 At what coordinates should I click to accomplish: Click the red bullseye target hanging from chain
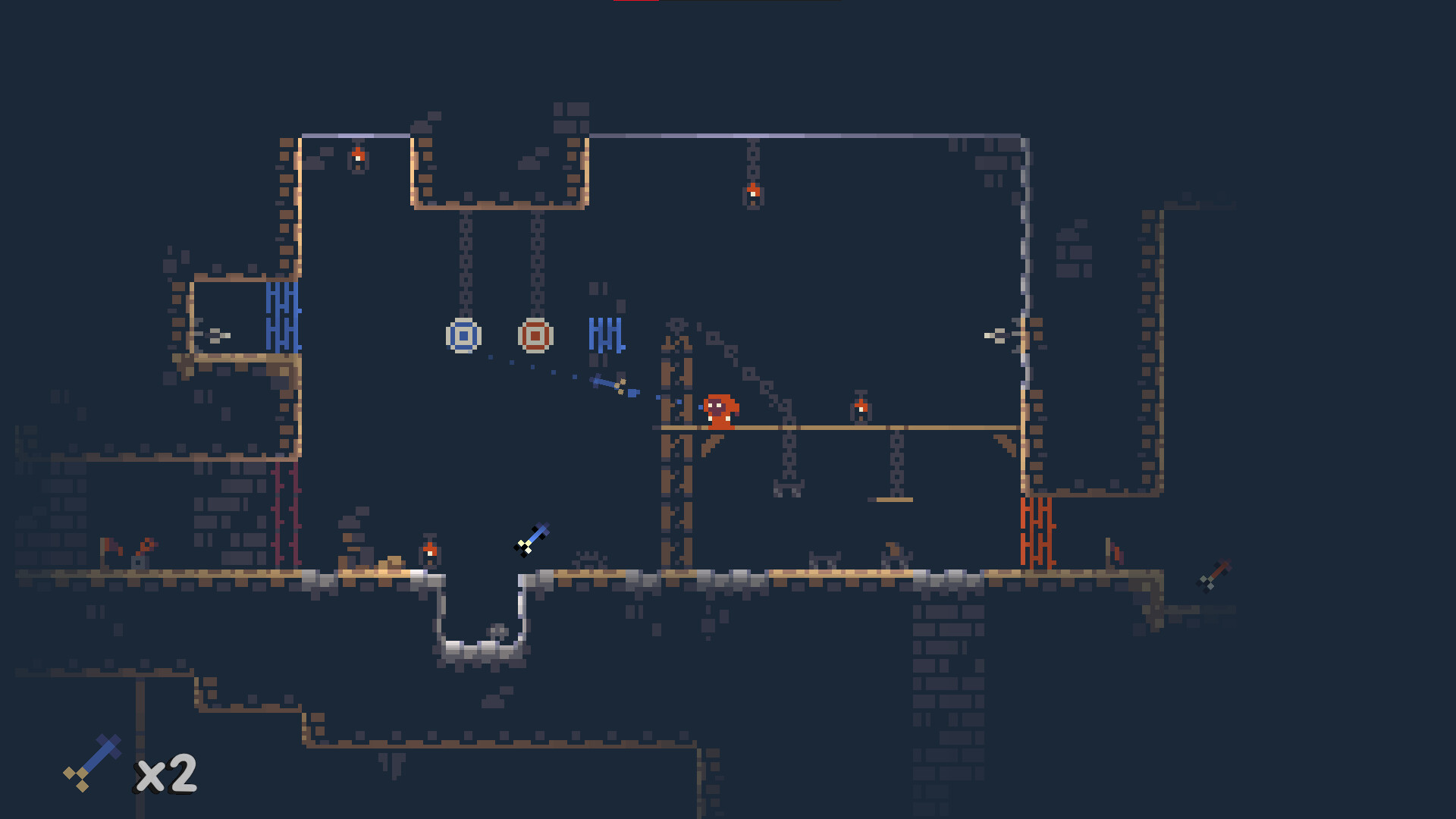point(535,334)
